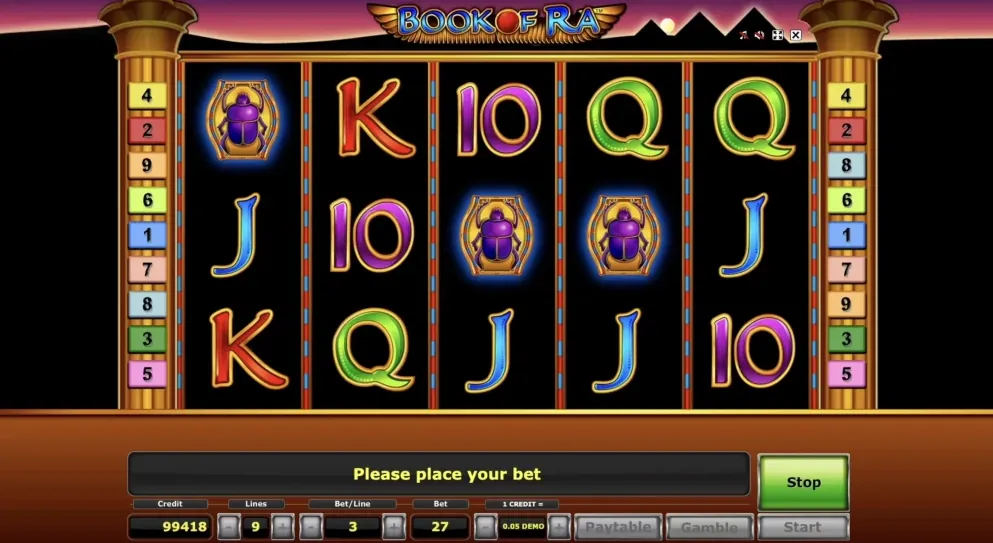The height and width of the screenshot is (543, 993).
Task: Toggle the music note icon
Action: (743, 35)
